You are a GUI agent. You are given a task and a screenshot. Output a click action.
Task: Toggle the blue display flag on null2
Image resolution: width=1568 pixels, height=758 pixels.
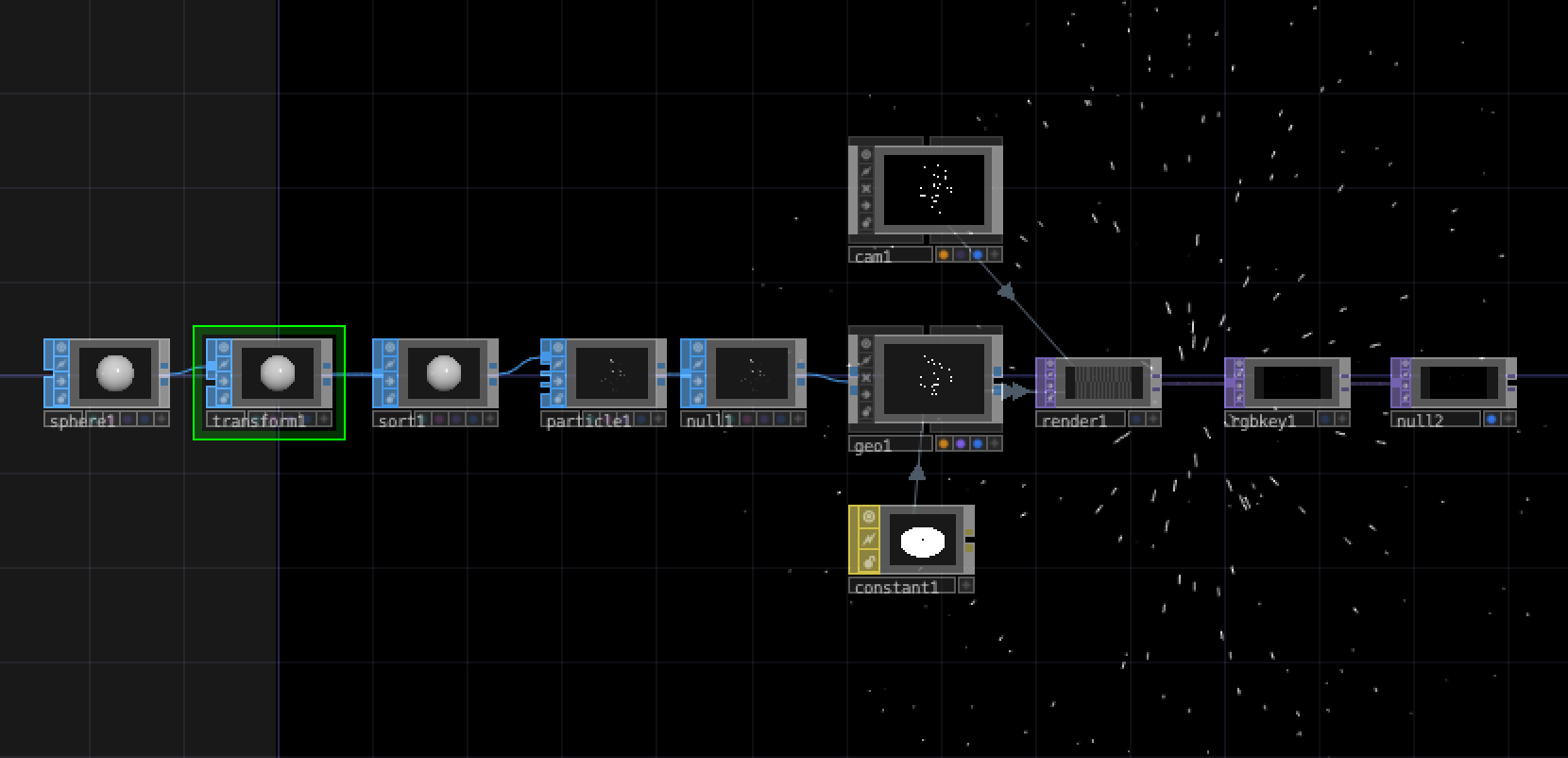point(1491,420)
